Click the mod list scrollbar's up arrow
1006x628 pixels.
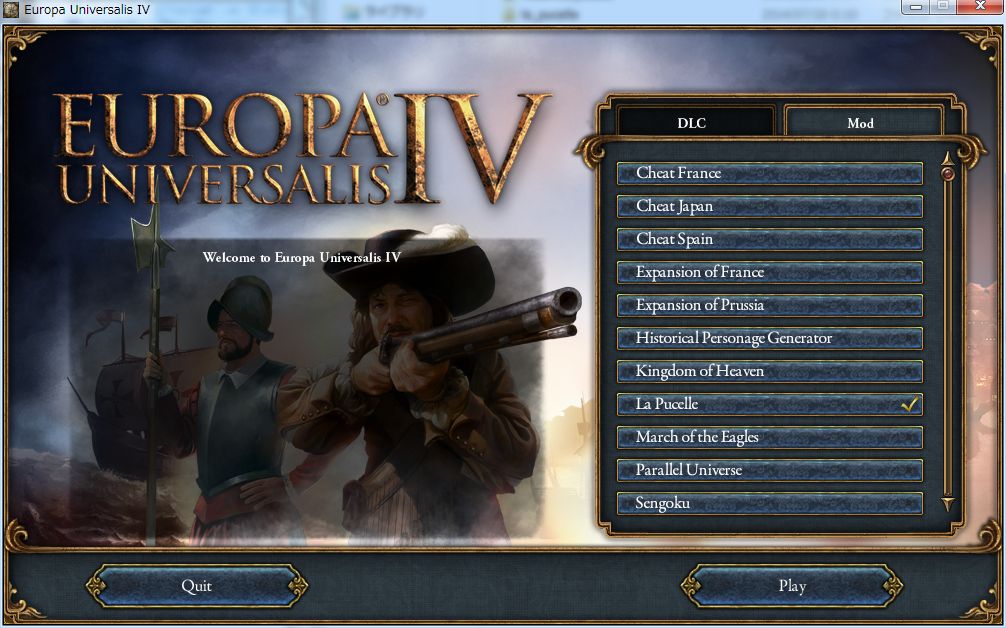948,157
